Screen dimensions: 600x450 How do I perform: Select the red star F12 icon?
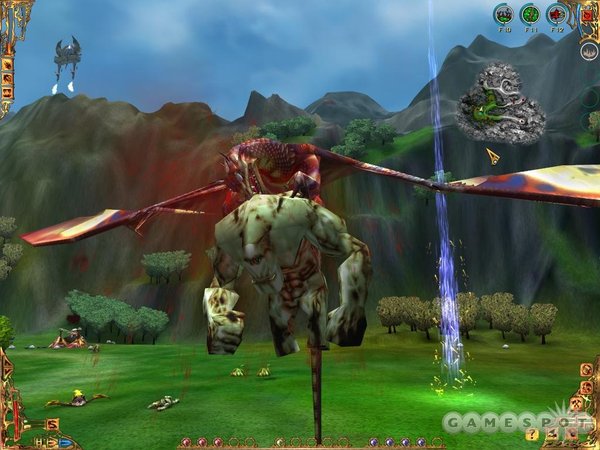pyautogui.click(x=557, y=14)
